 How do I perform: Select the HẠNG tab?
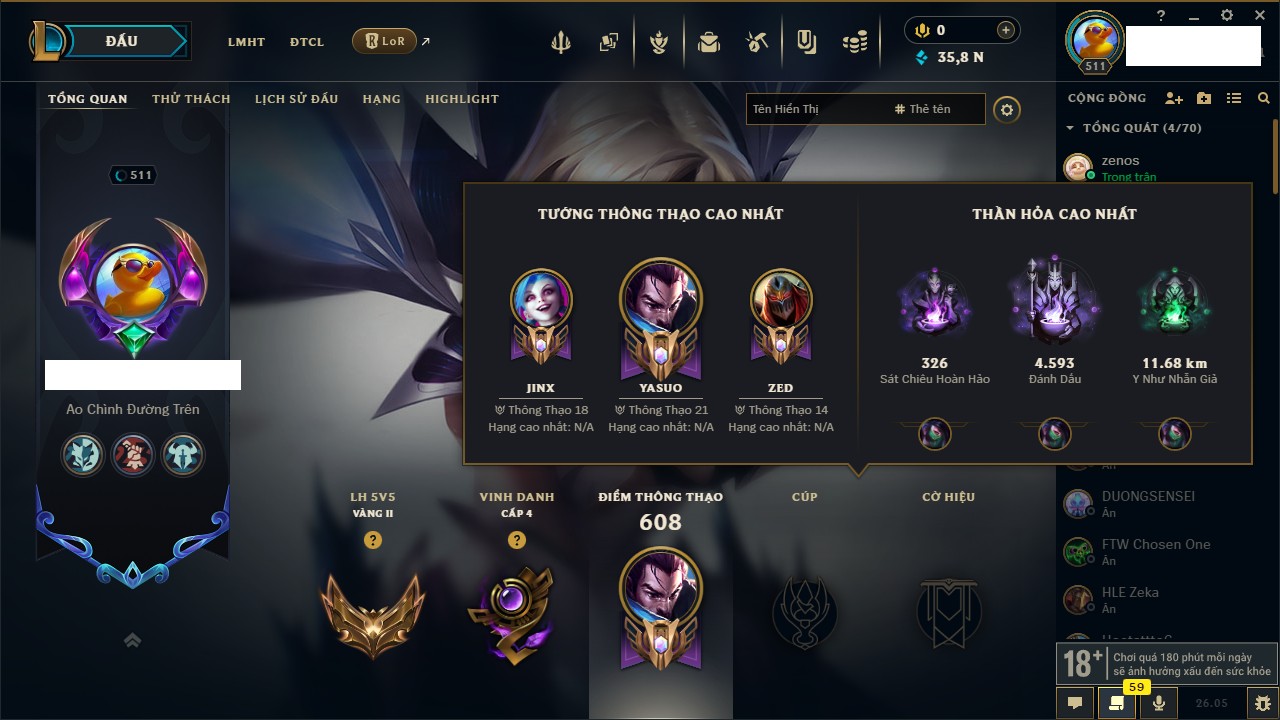[381, 99]
